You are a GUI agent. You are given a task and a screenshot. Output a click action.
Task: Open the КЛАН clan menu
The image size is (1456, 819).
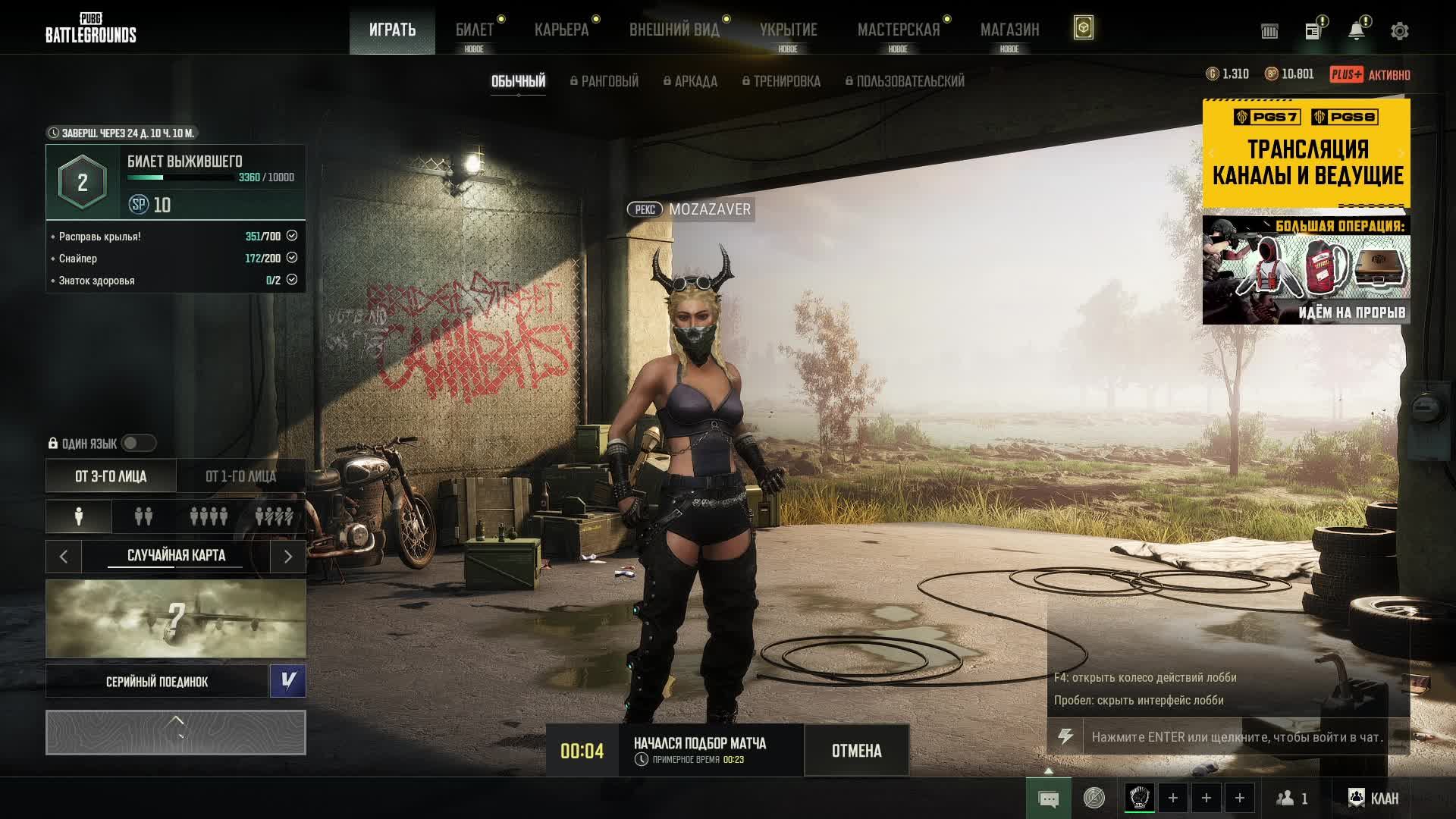(1374, 798)
